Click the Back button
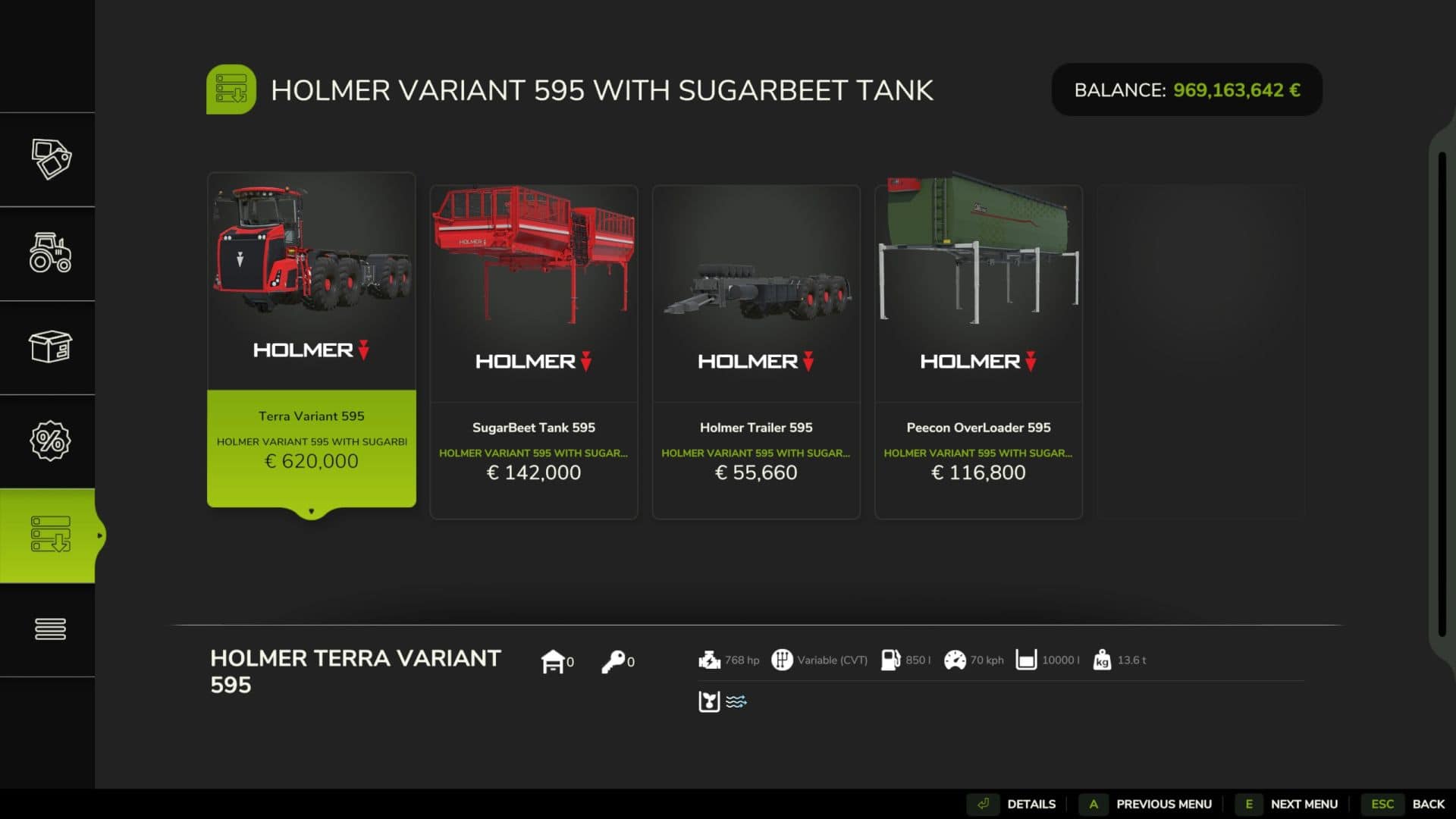This screenshot has width=1456, height=819. click(x=1407, y=804)
